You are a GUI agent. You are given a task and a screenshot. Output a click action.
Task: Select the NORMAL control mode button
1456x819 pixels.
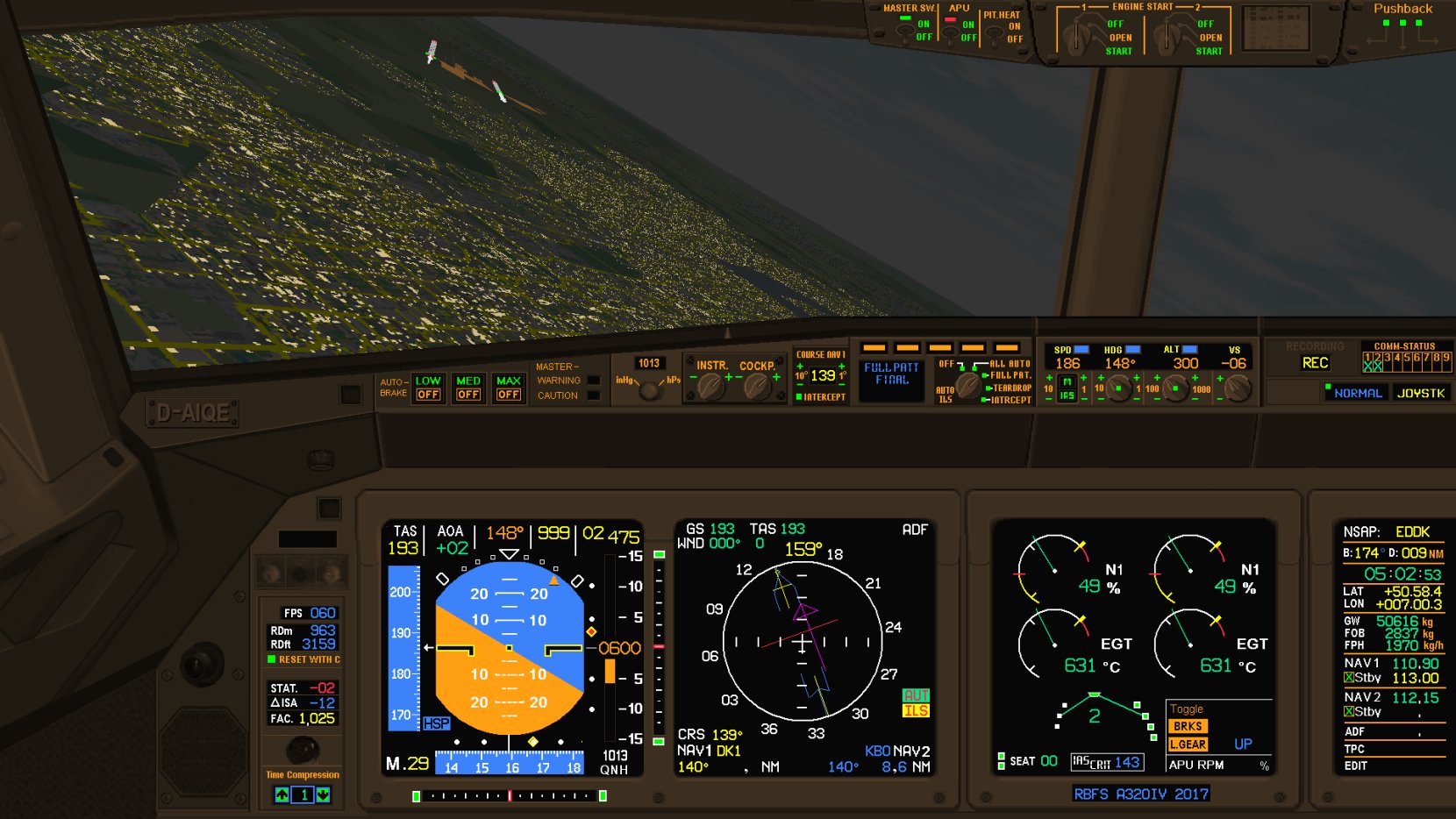[x=1357, y=393]
